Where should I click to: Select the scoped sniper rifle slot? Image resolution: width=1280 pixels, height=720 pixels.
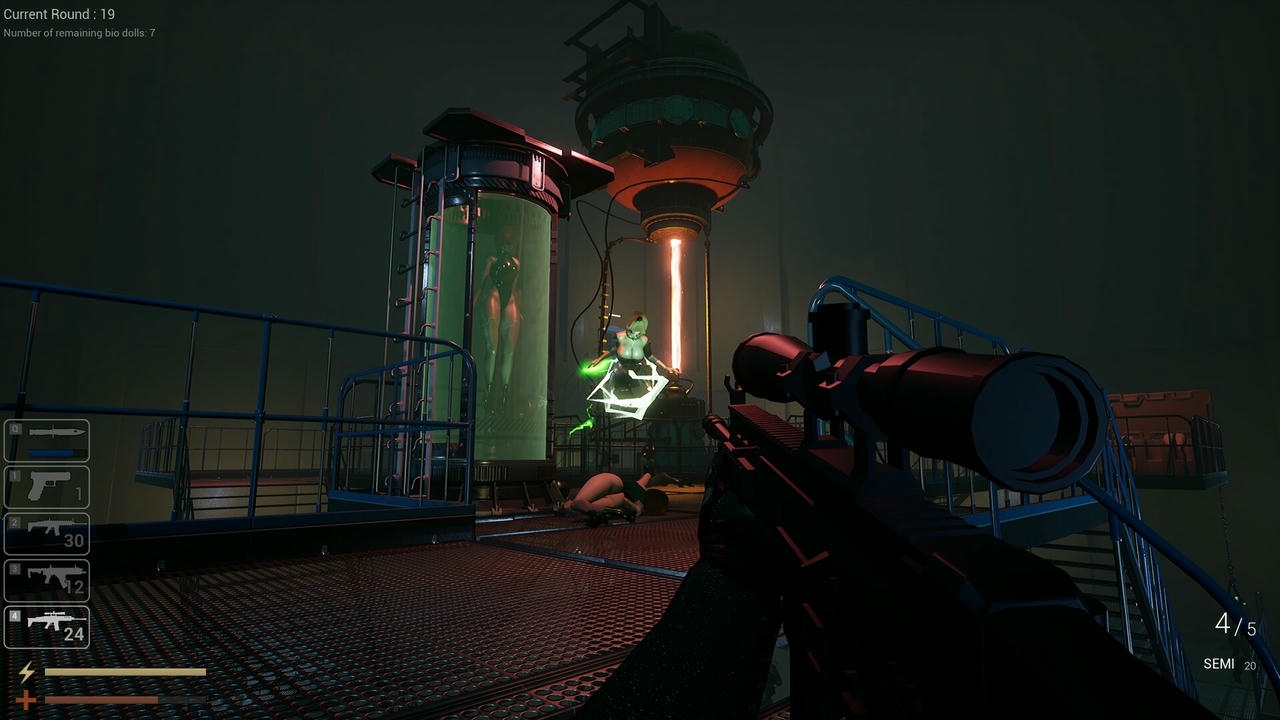click(x=47, y=626)
